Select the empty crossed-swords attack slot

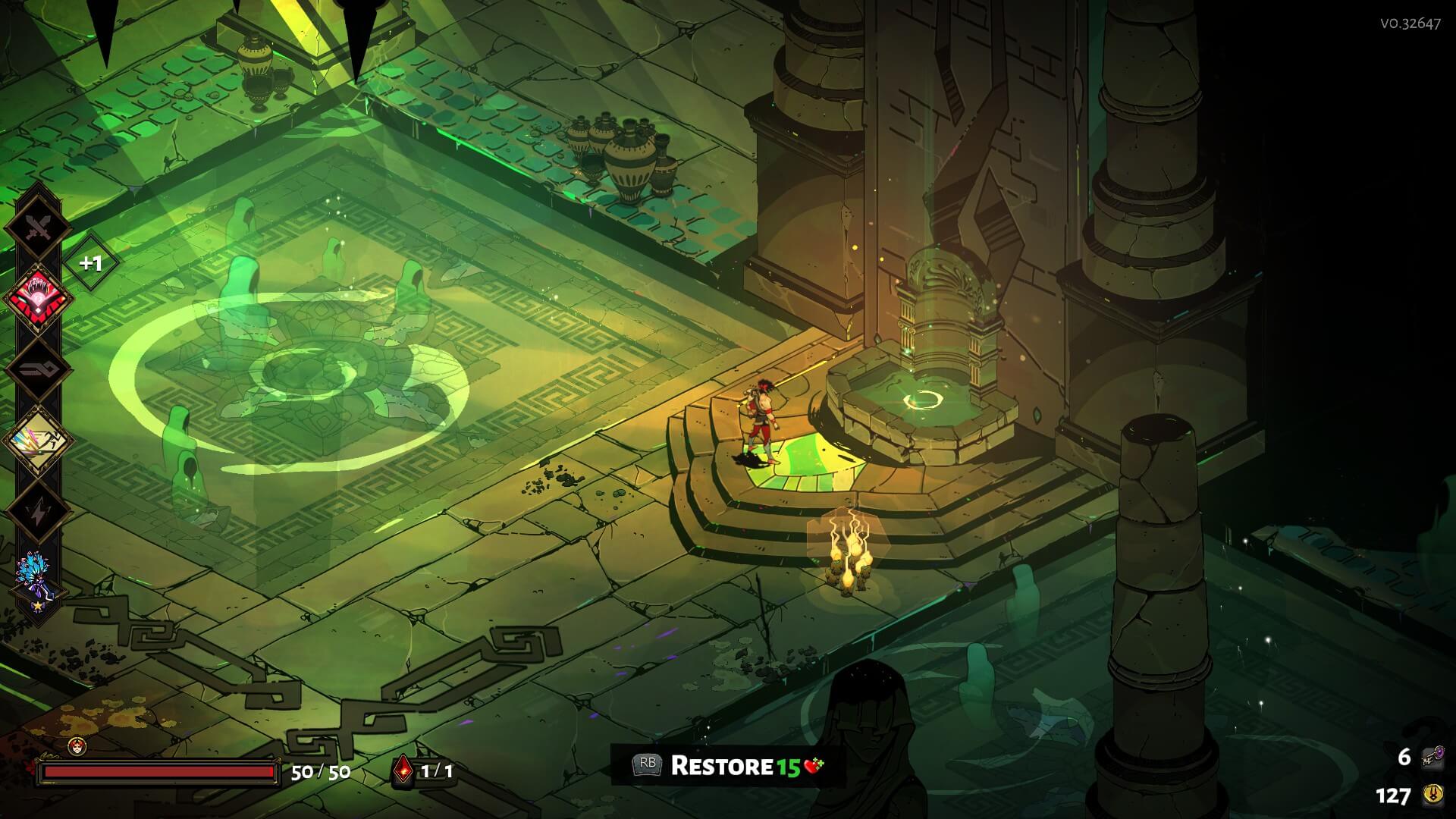[38, 227]
